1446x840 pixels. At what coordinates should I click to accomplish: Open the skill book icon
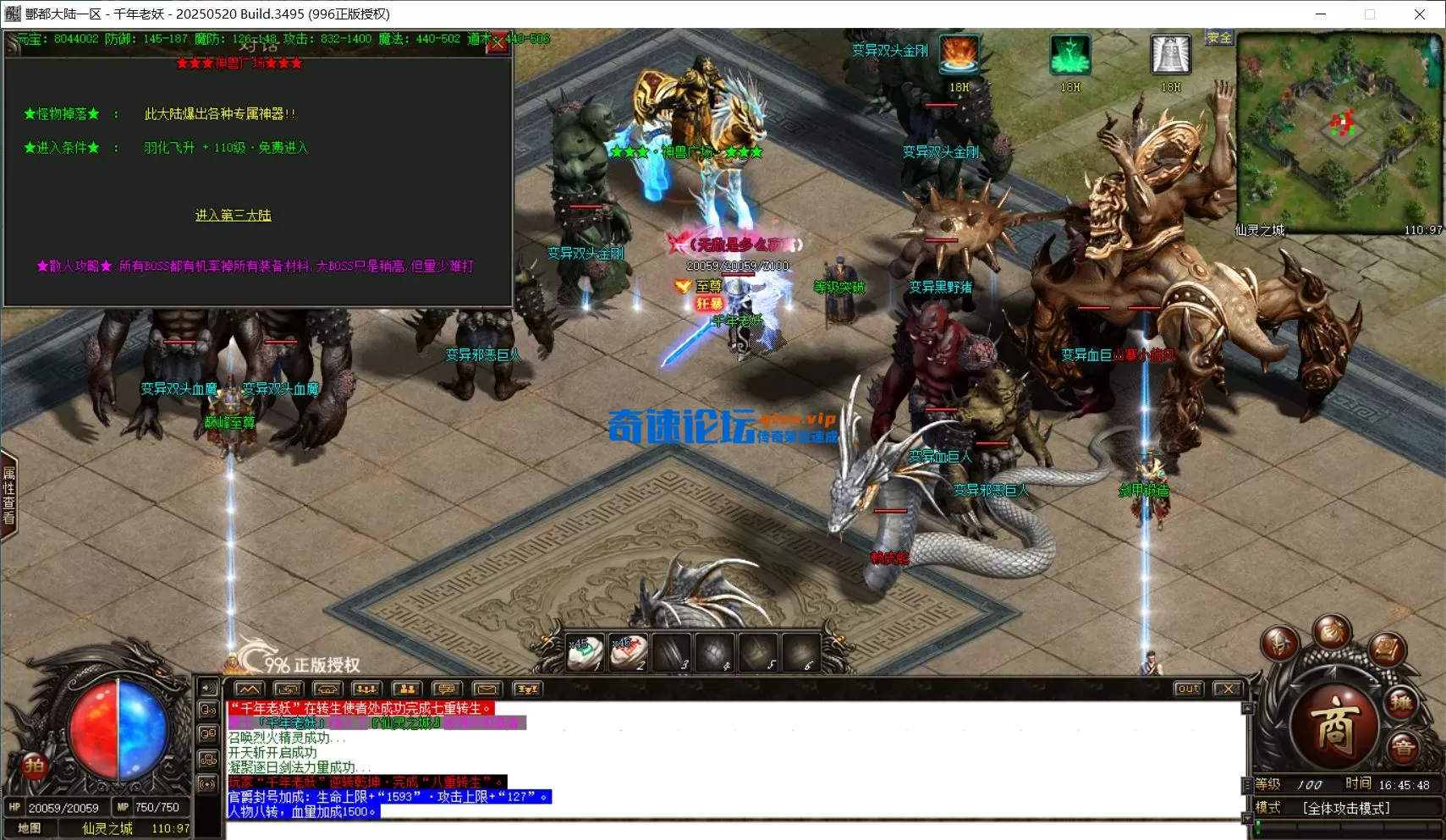pos(1386,650)
